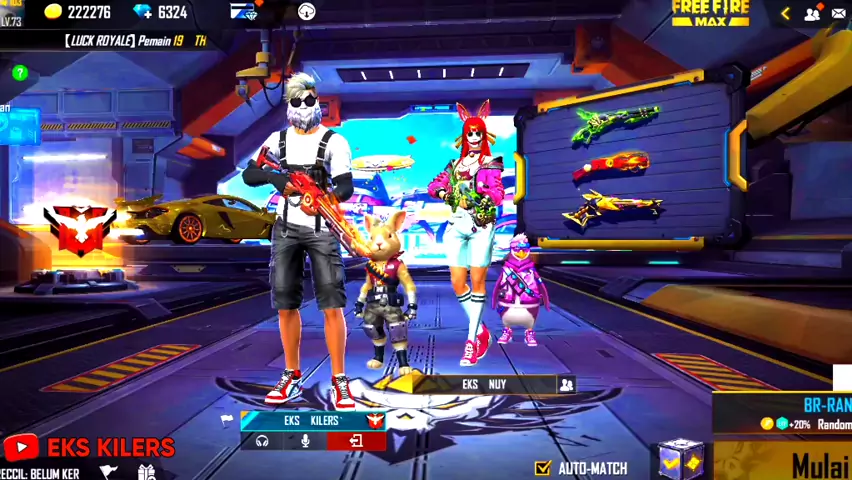Viewport: 852px width, 480px height.
Task: Toggle the headphone voice chat icon
Action: (x=262, y=441)
